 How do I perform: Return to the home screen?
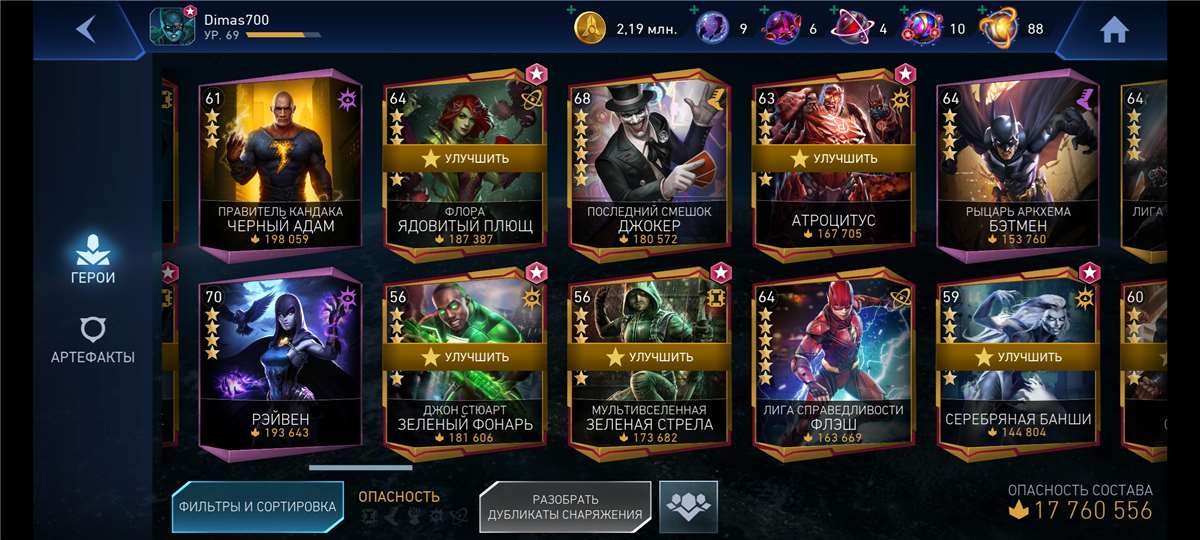point(1114,30)
